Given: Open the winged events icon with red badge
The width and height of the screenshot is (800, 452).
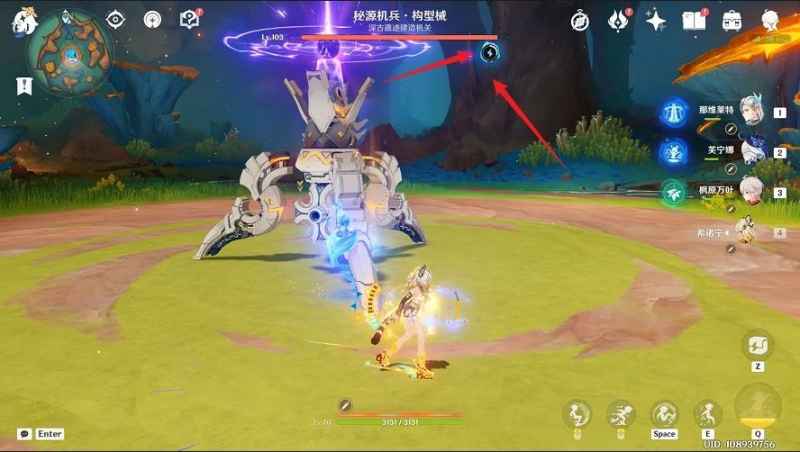Looking at the screenshot, I should click(x=619, y=20).
